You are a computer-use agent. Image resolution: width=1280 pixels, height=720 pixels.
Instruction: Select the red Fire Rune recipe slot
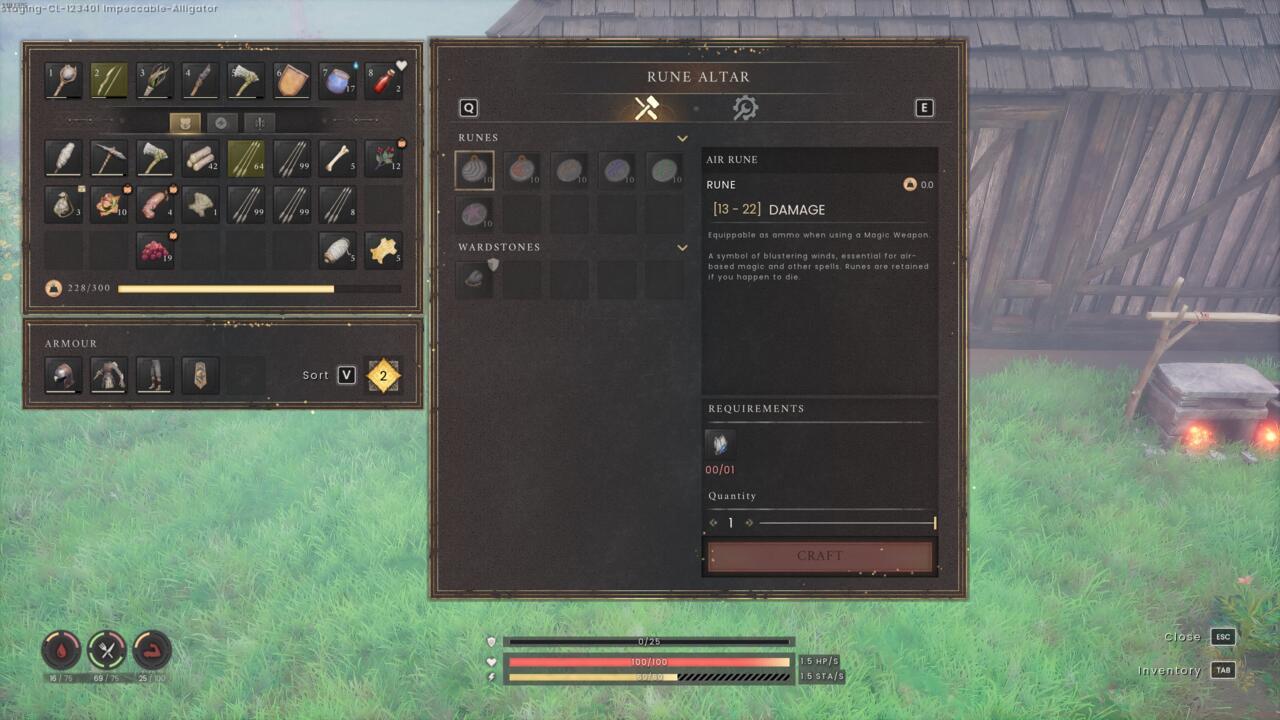pos(525,169)
